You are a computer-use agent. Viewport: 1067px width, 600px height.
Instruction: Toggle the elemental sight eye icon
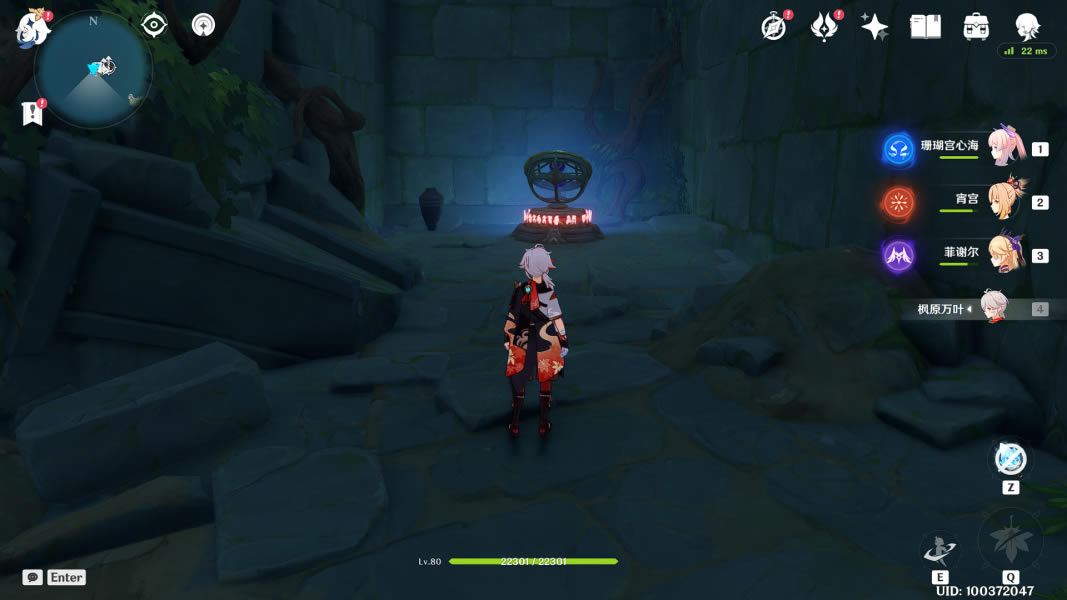[154, 25]
